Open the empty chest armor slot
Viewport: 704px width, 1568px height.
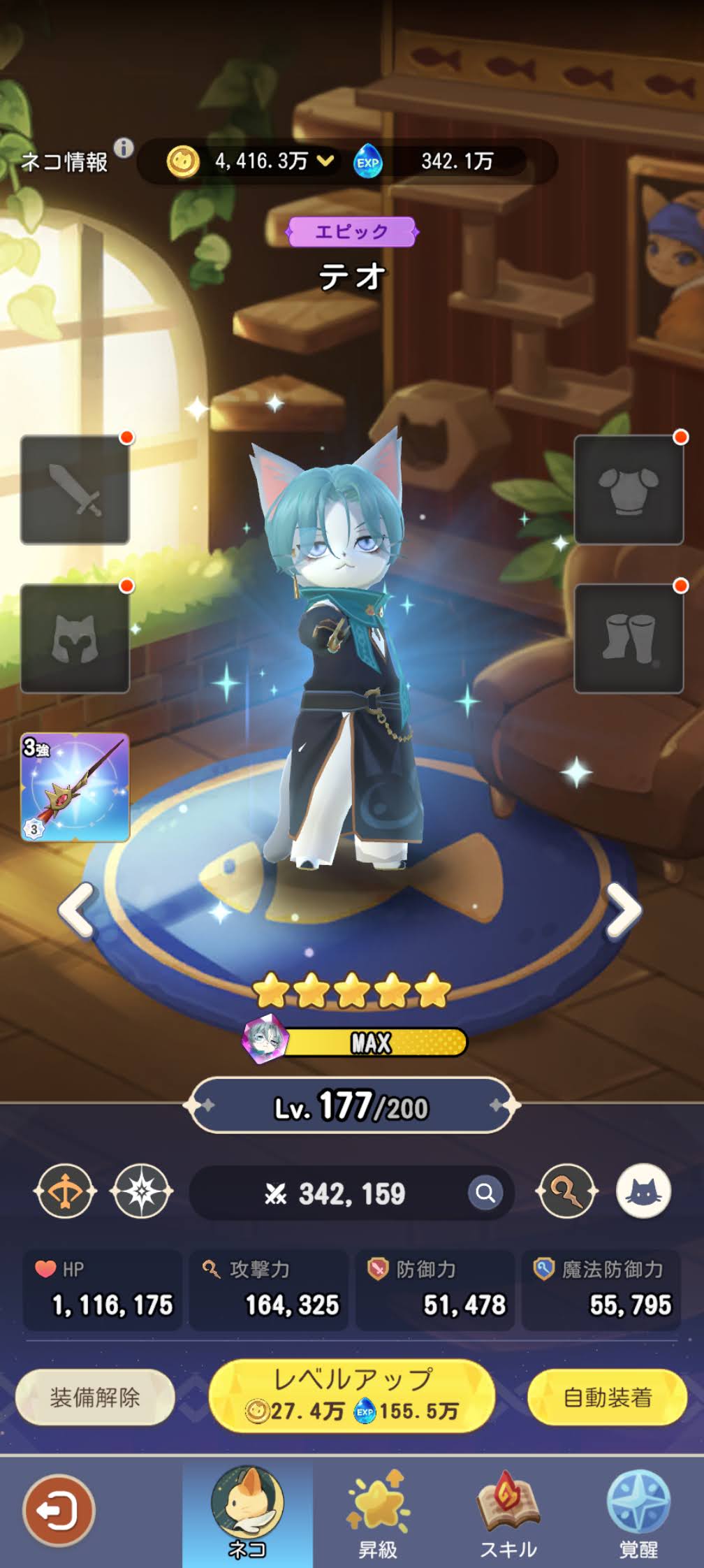click(629, 490)
